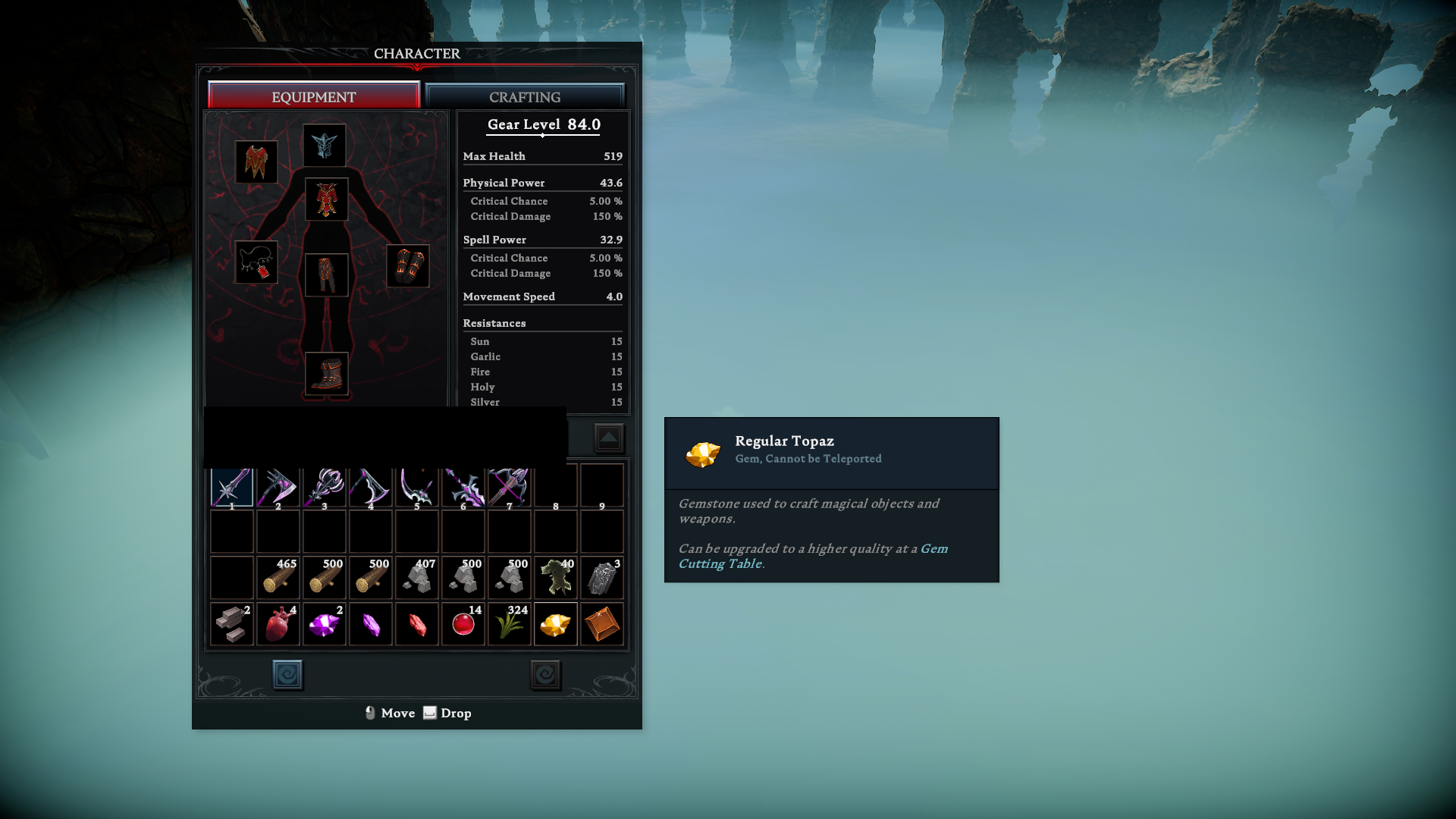Choose the mace in hotbar slot 3
This screenshot has width=1456, height=819.
[x=325, y=487]
